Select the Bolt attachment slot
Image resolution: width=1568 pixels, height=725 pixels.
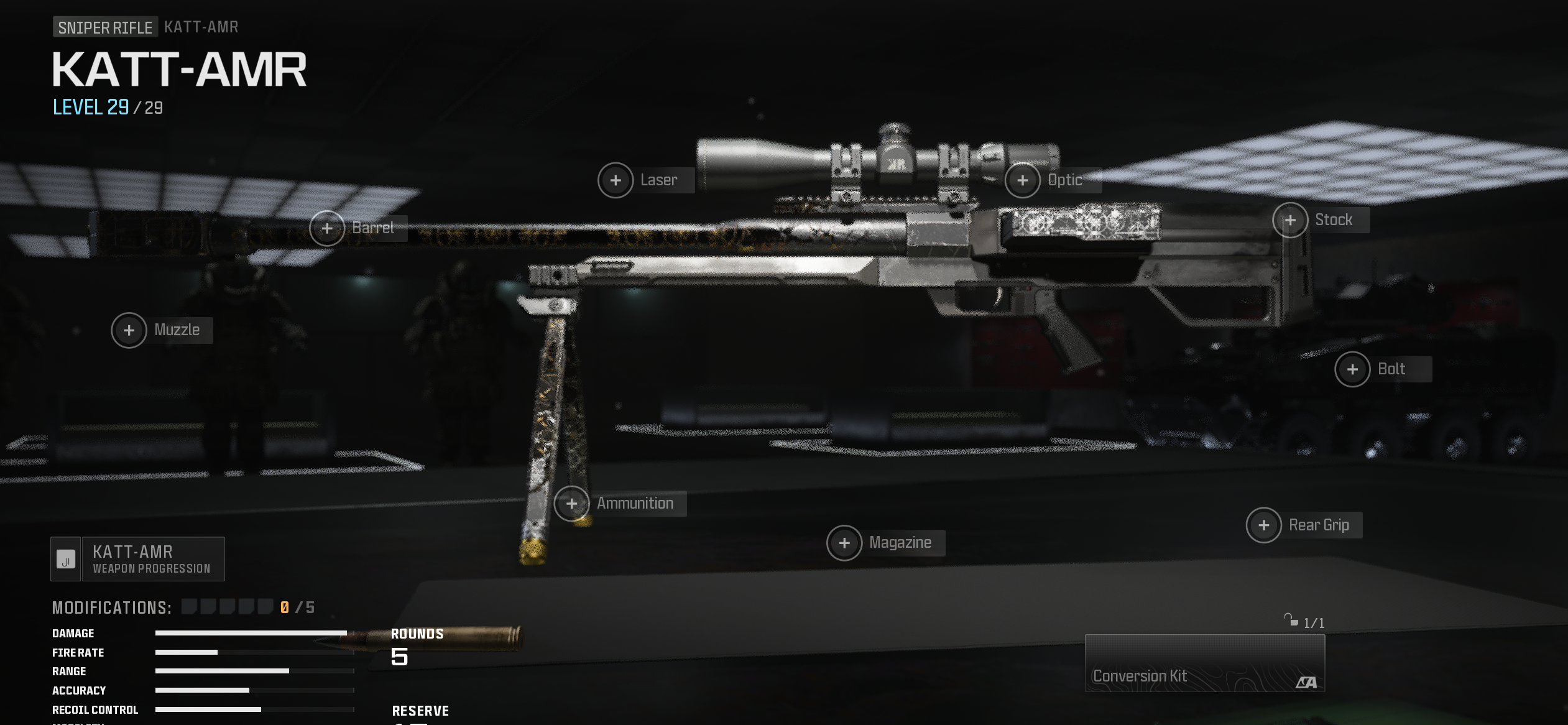[1352, 369]
